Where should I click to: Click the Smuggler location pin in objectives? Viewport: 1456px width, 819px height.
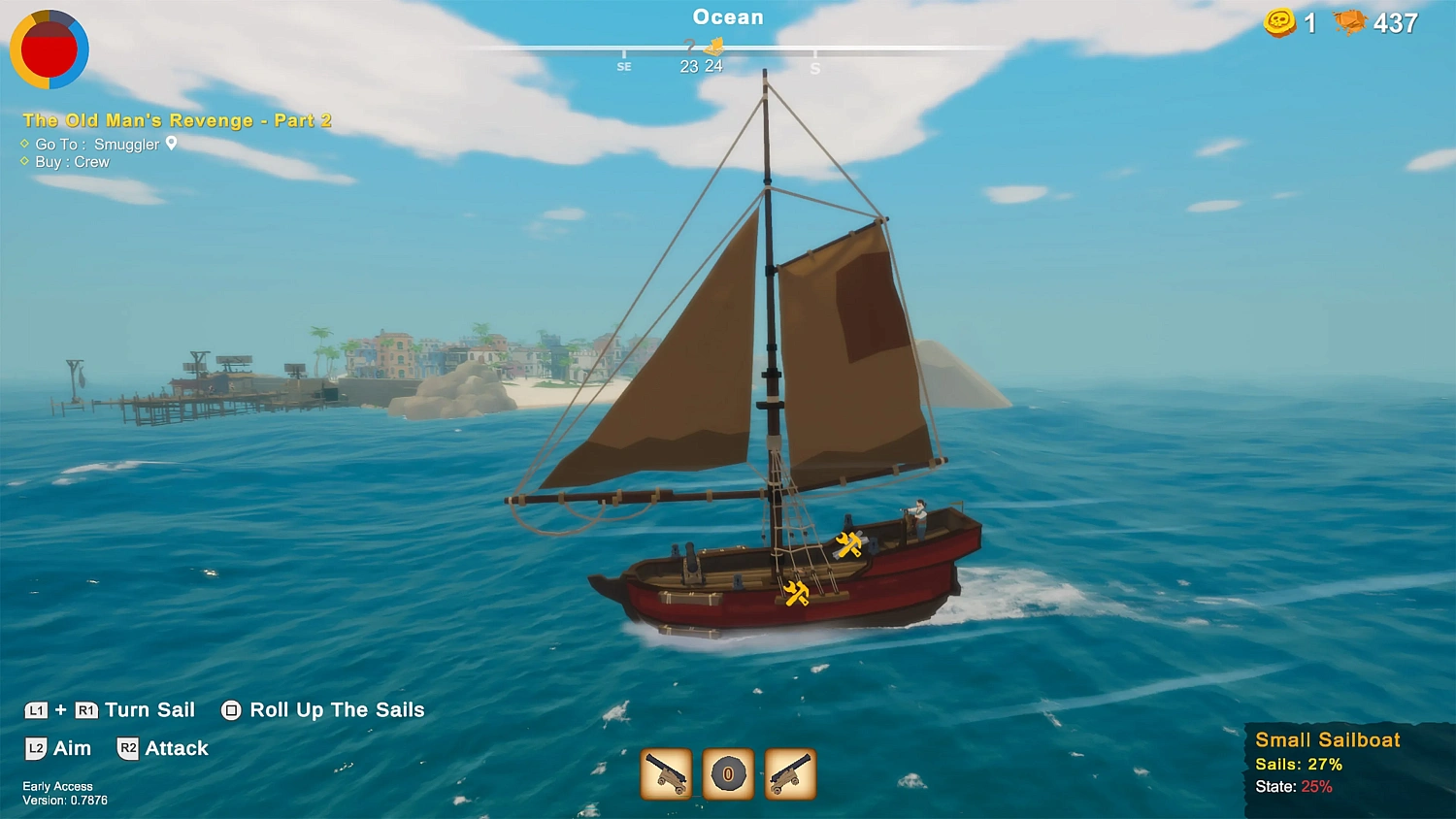(x=172, y=144)
